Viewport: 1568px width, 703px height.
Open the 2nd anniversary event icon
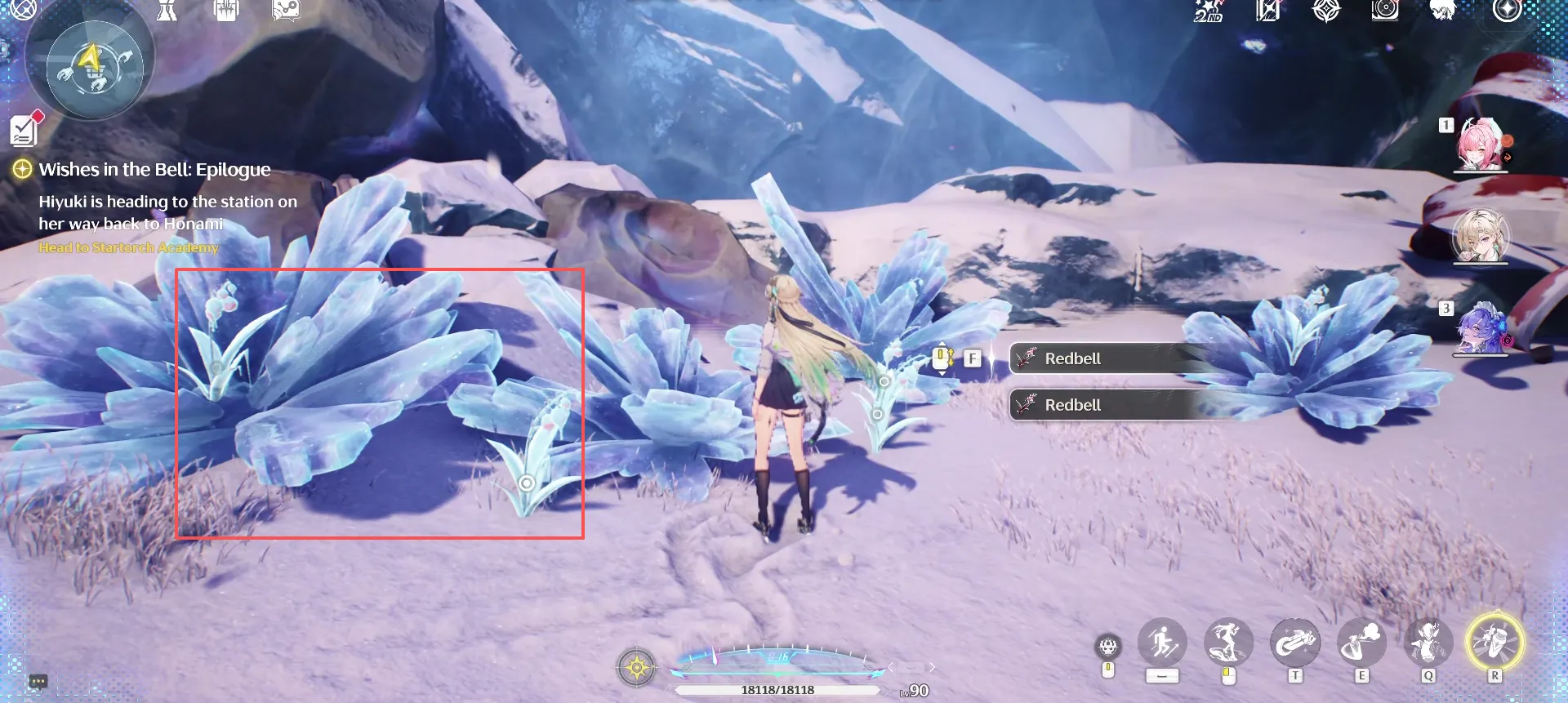[x=1208, y=11]
